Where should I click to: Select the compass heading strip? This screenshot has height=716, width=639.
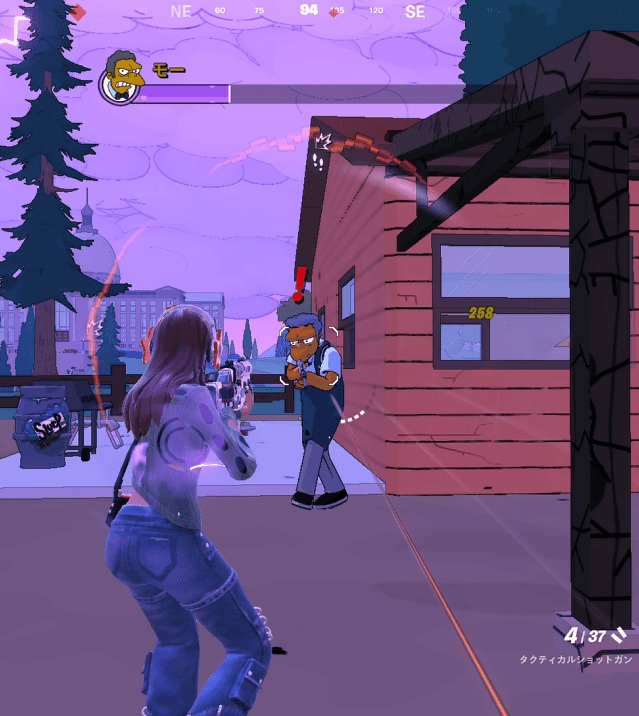pyautogui.click(x=308, y=11)
